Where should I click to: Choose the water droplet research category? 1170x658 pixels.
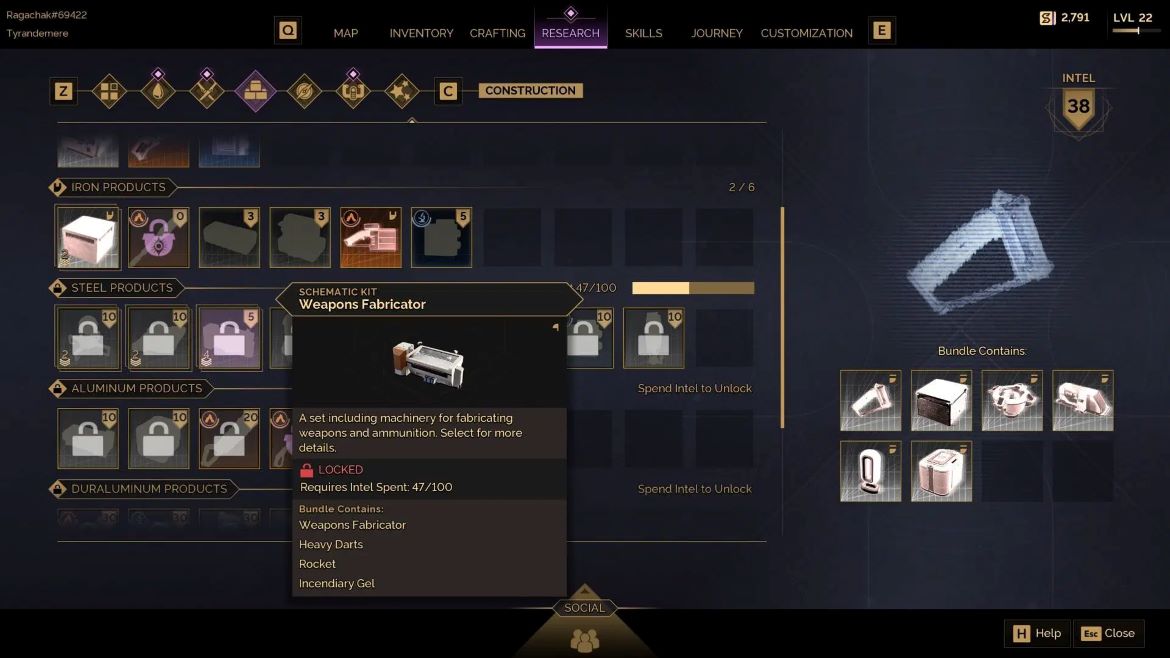[x=158, y=91]
